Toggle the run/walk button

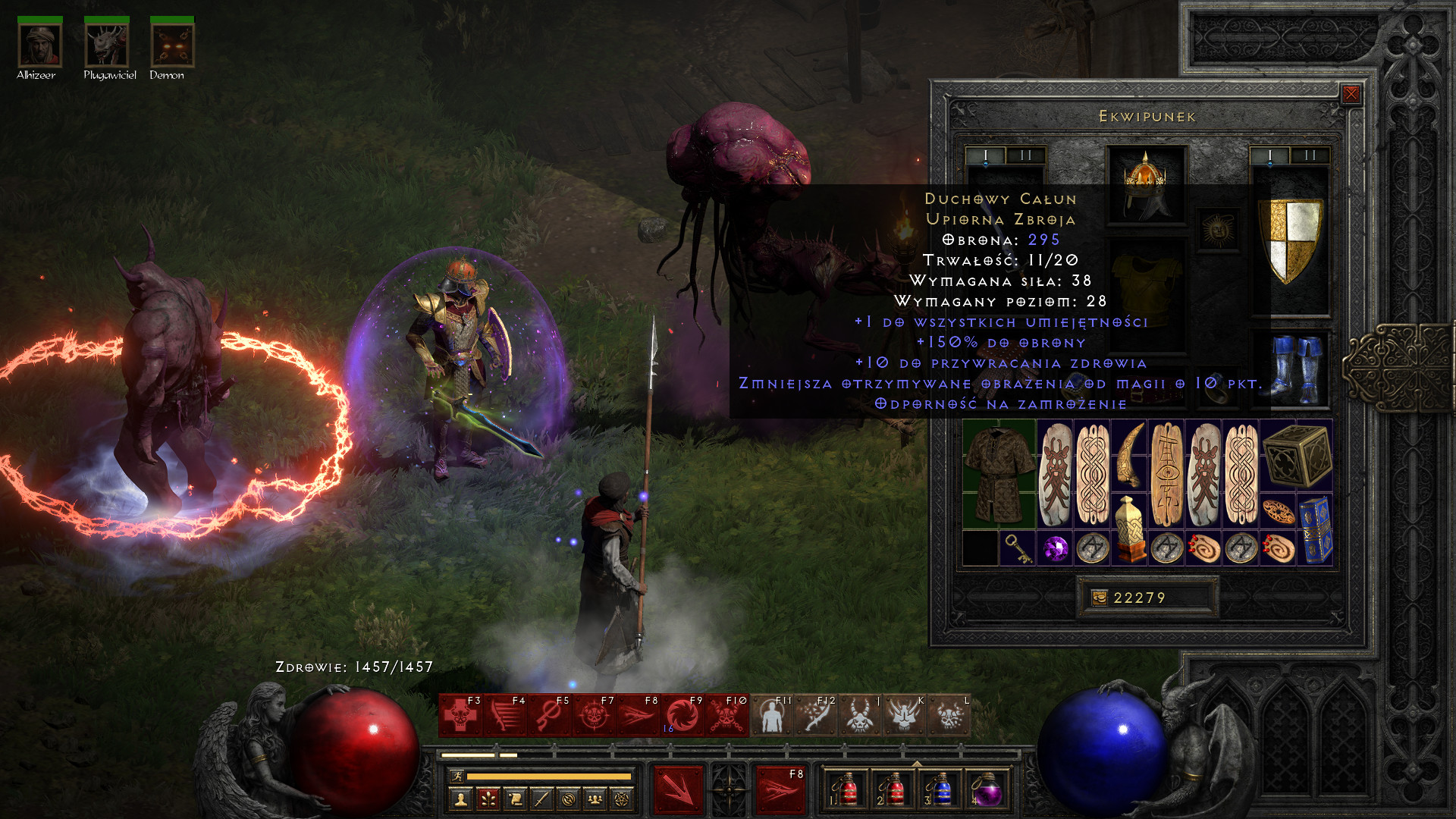click(457, 777)
